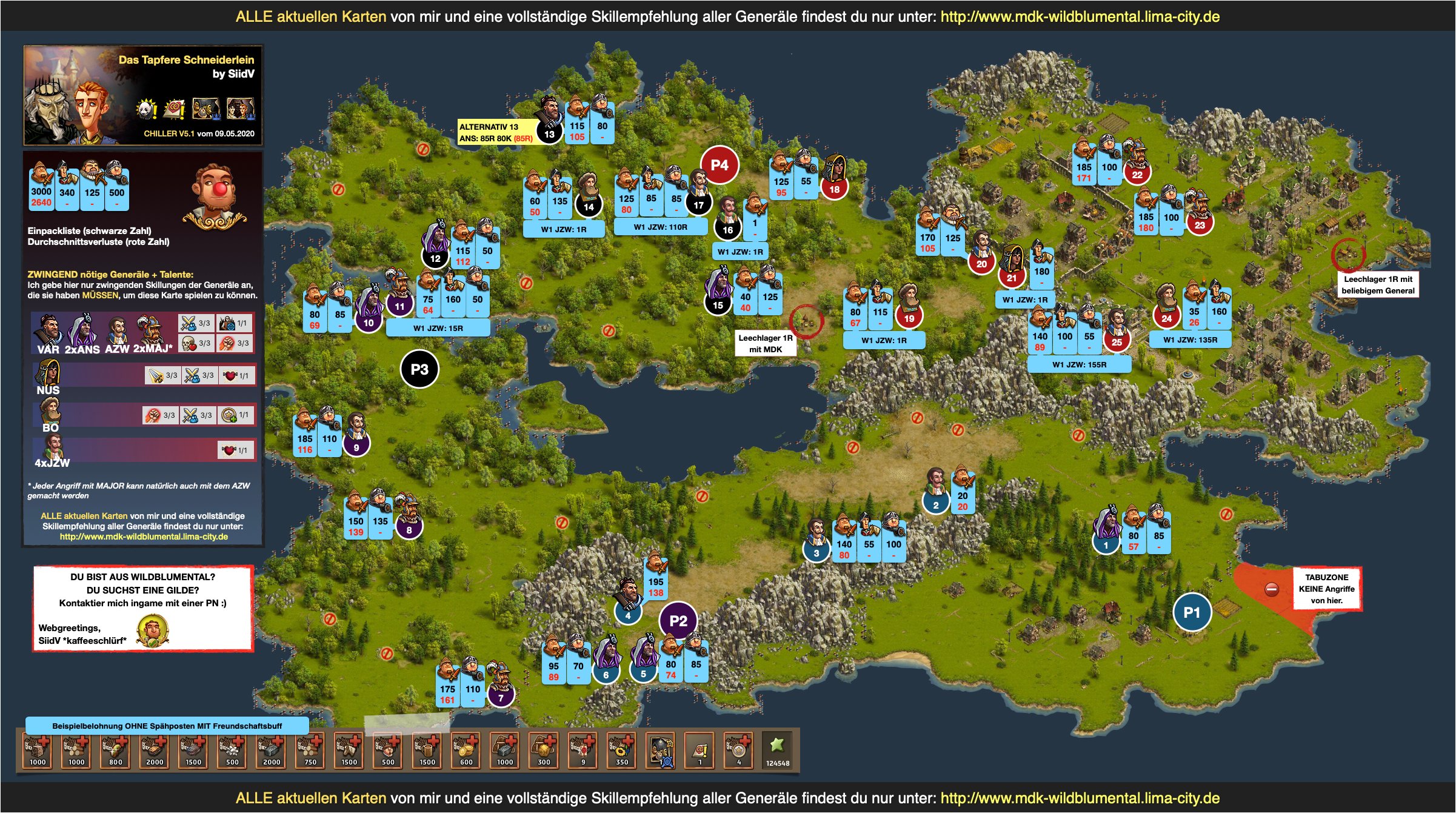Select camp marker number 7

coord(501,698)
